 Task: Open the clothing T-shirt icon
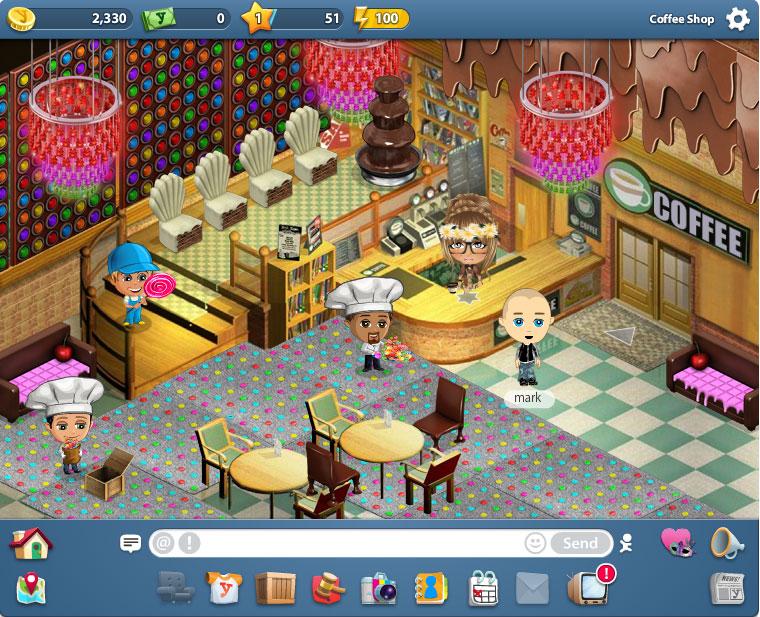click(222, 588)
